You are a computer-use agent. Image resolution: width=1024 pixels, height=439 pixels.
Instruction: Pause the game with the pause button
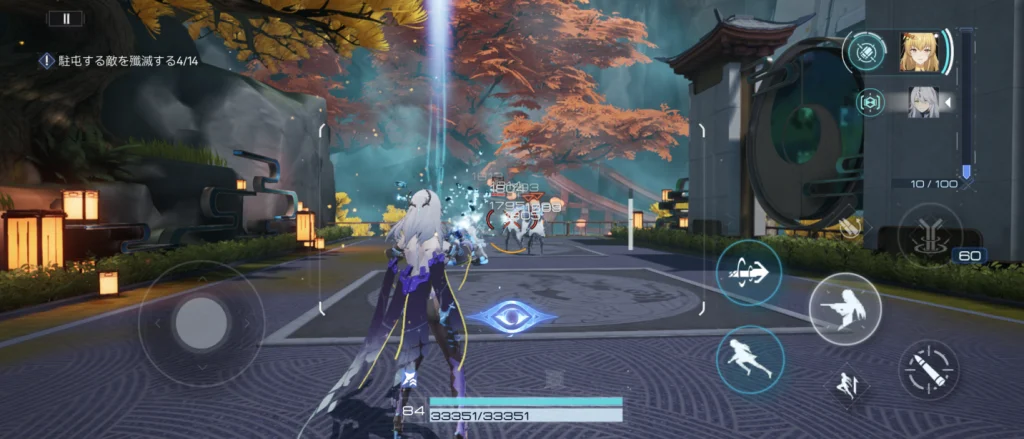[x=67, y=17]
